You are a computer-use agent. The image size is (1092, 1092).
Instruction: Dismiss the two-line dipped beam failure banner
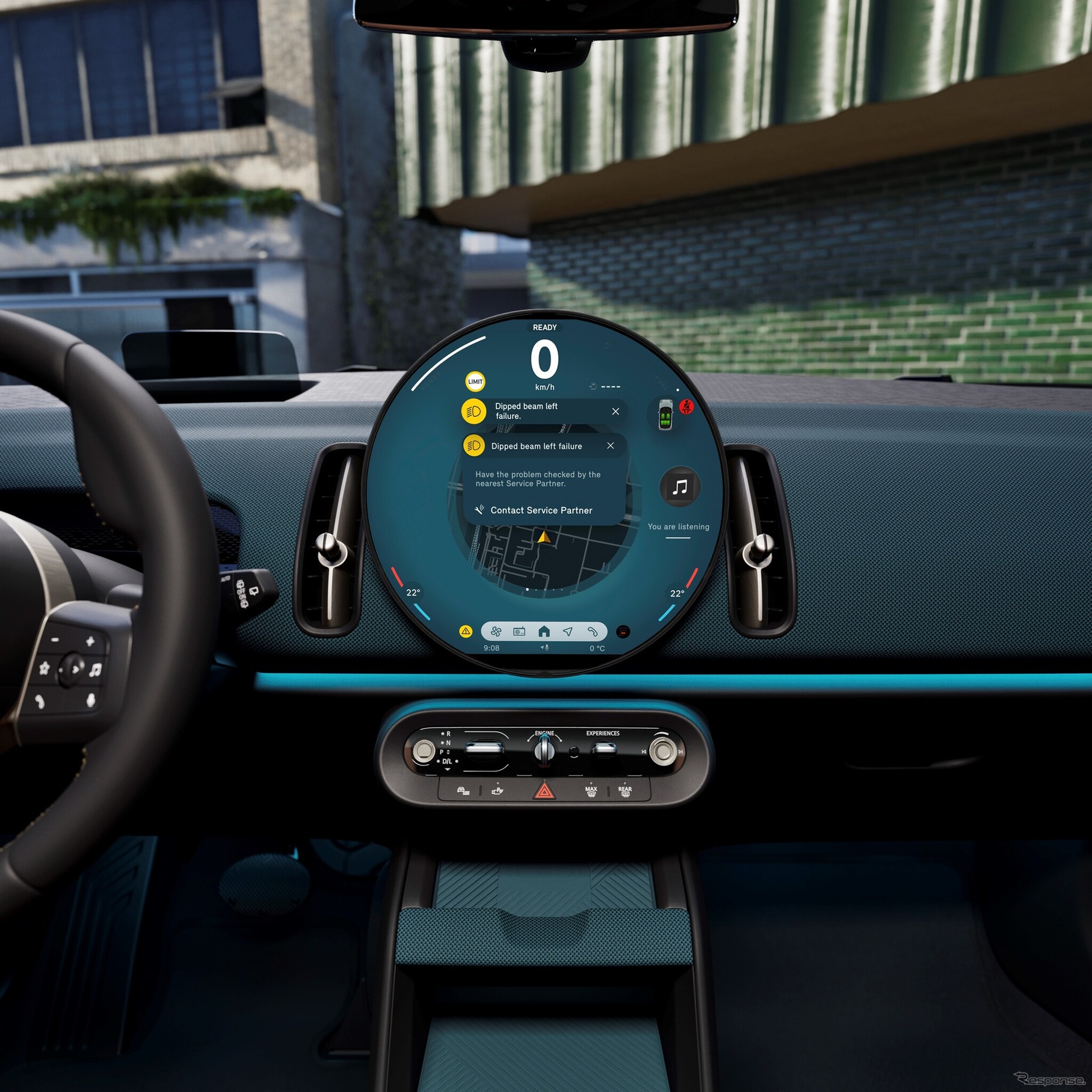coord(615,412)
